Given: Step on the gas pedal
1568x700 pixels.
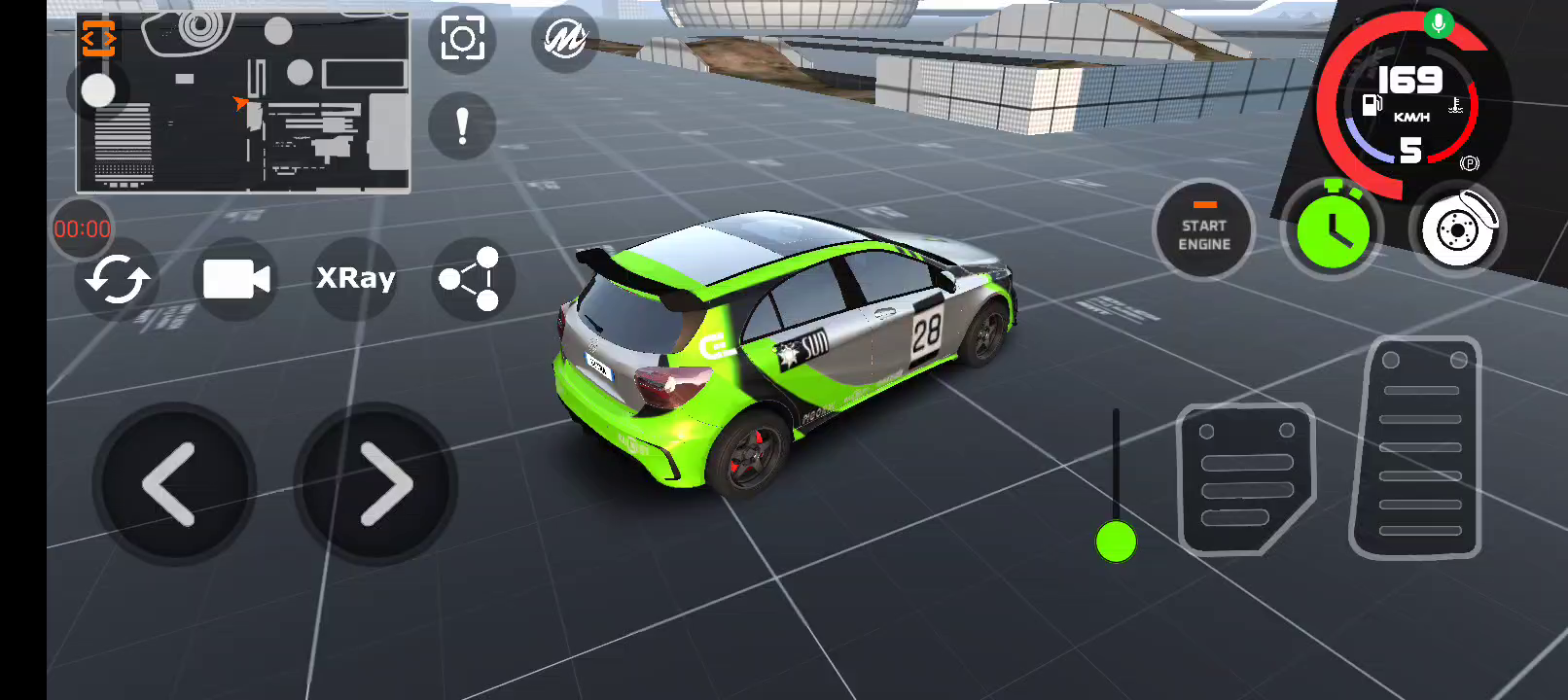Looking at the screenshot, I should click(x=1418, y=448).
